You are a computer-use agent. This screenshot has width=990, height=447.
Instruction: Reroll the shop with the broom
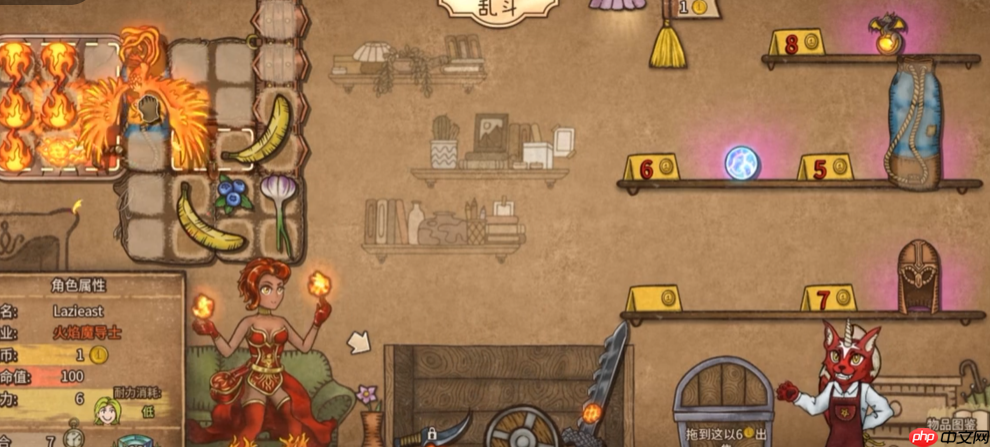667,42
